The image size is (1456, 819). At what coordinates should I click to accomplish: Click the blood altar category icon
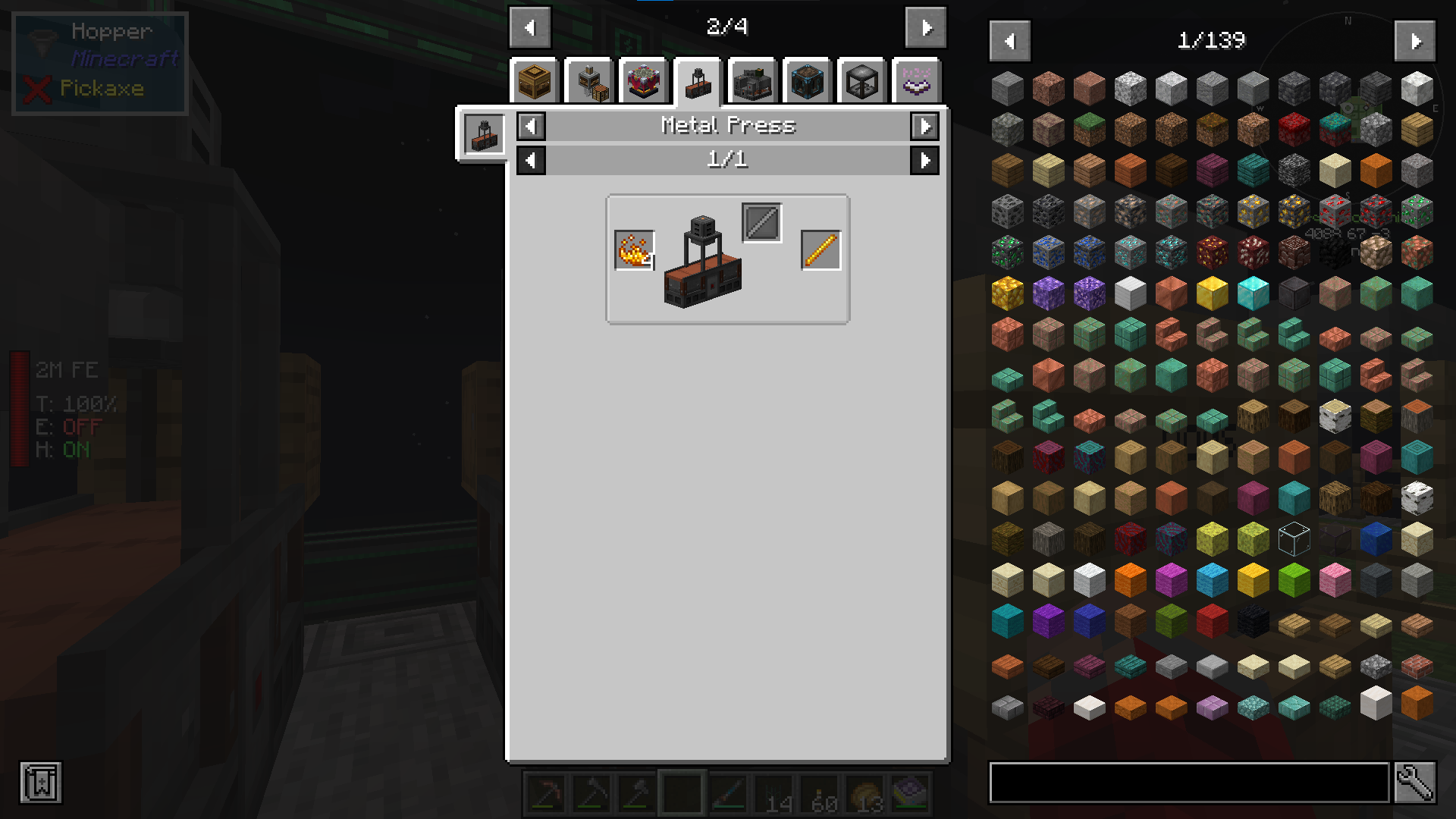click(644, 82)
